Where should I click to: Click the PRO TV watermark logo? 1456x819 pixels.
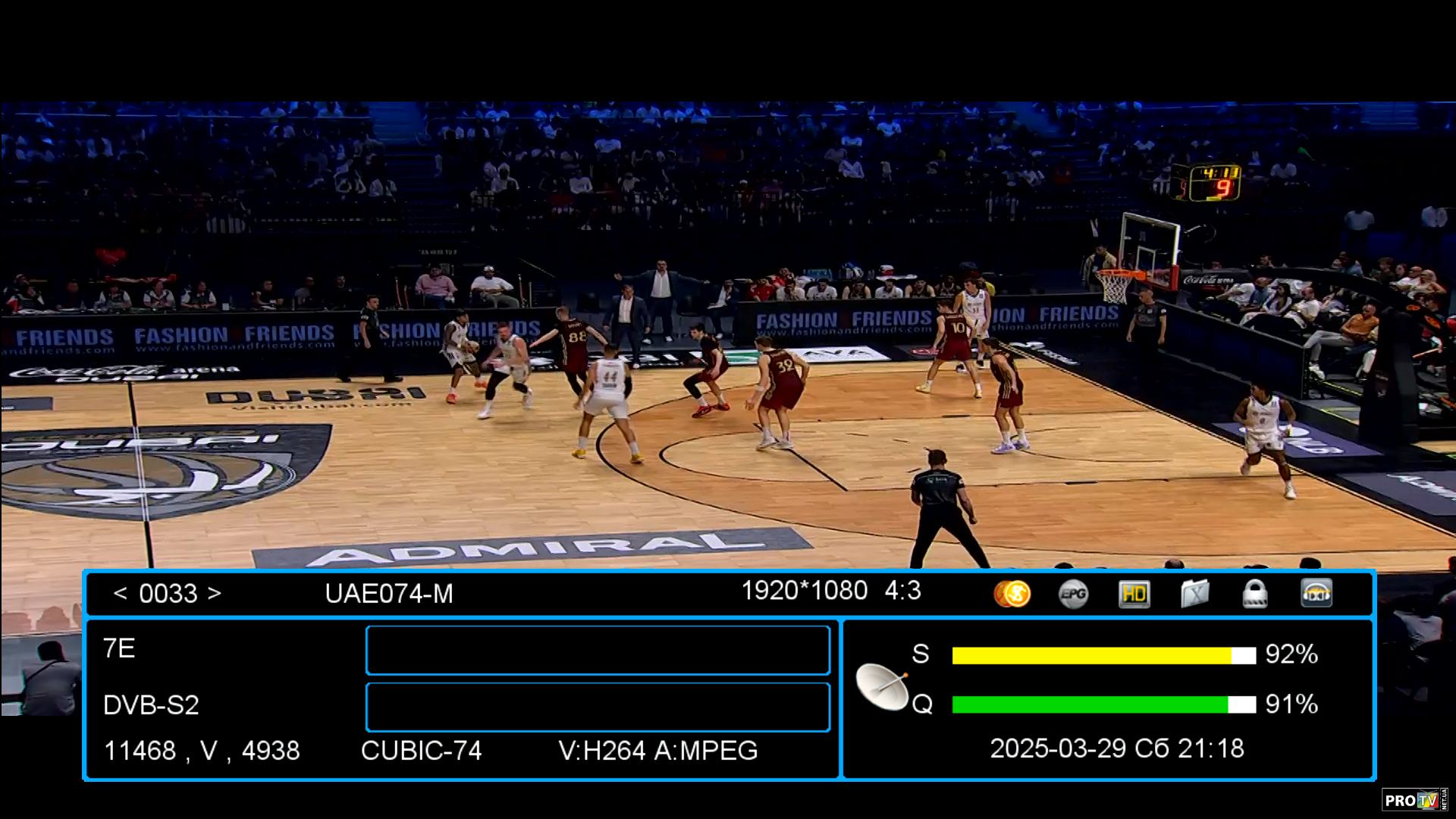1414,800
